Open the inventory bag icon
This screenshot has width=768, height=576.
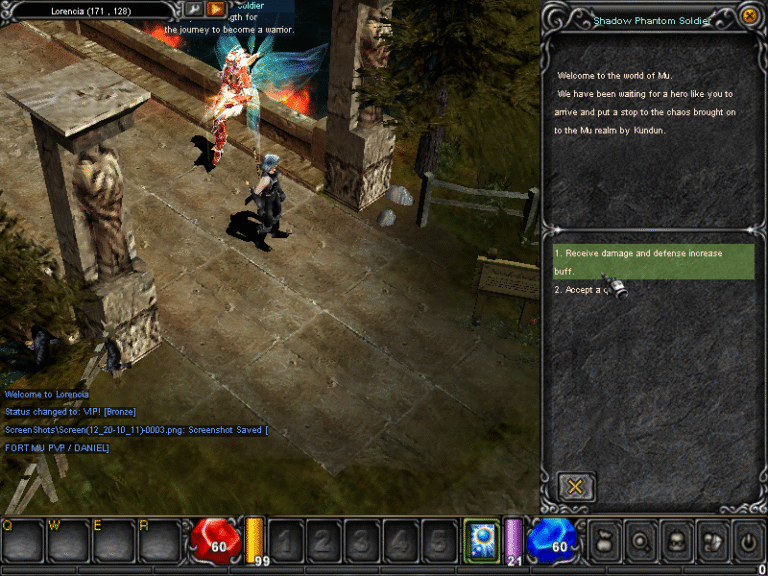coord(605,541)
